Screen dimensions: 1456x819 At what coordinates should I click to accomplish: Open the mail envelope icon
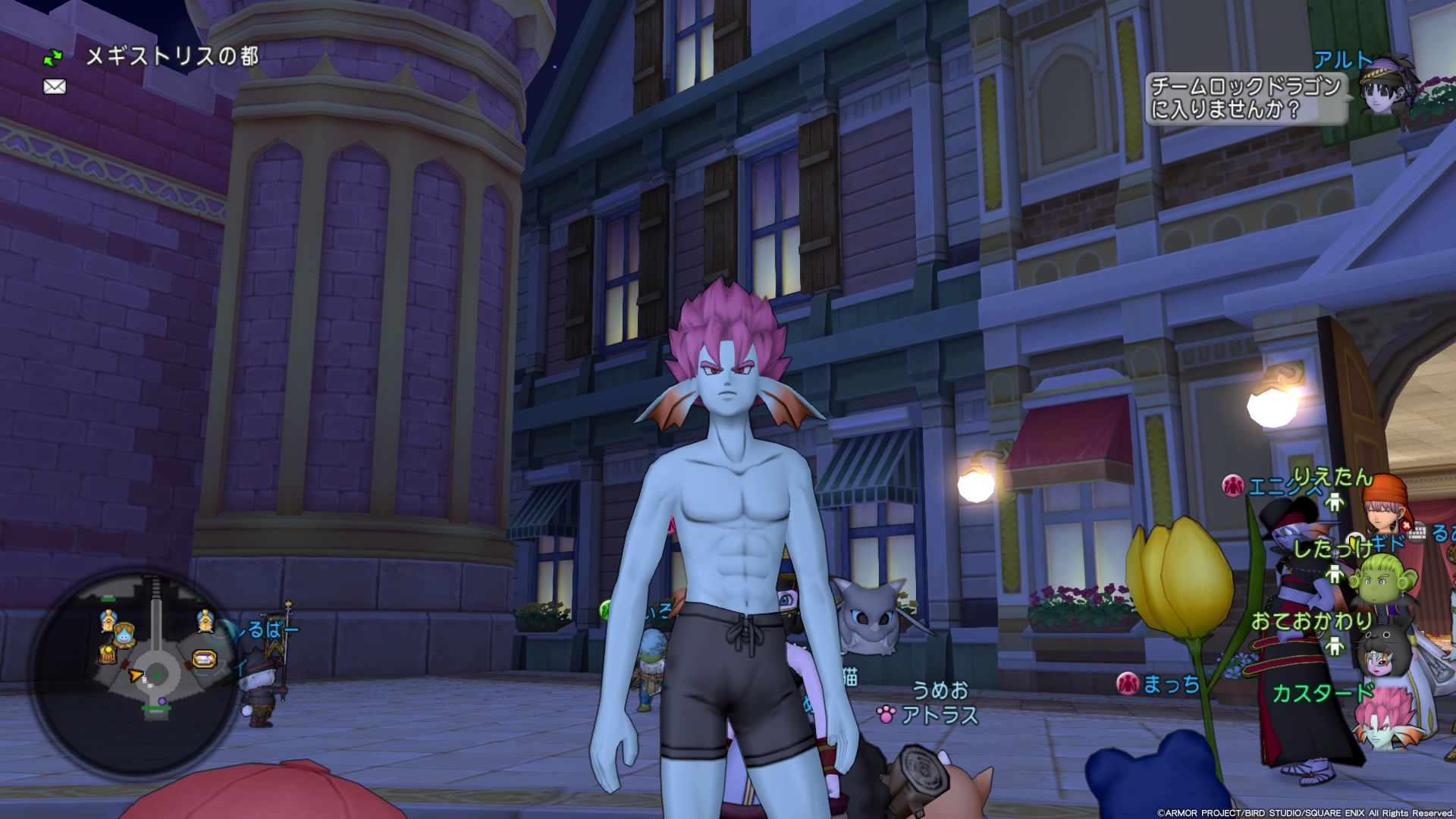(x=55, y=87)
